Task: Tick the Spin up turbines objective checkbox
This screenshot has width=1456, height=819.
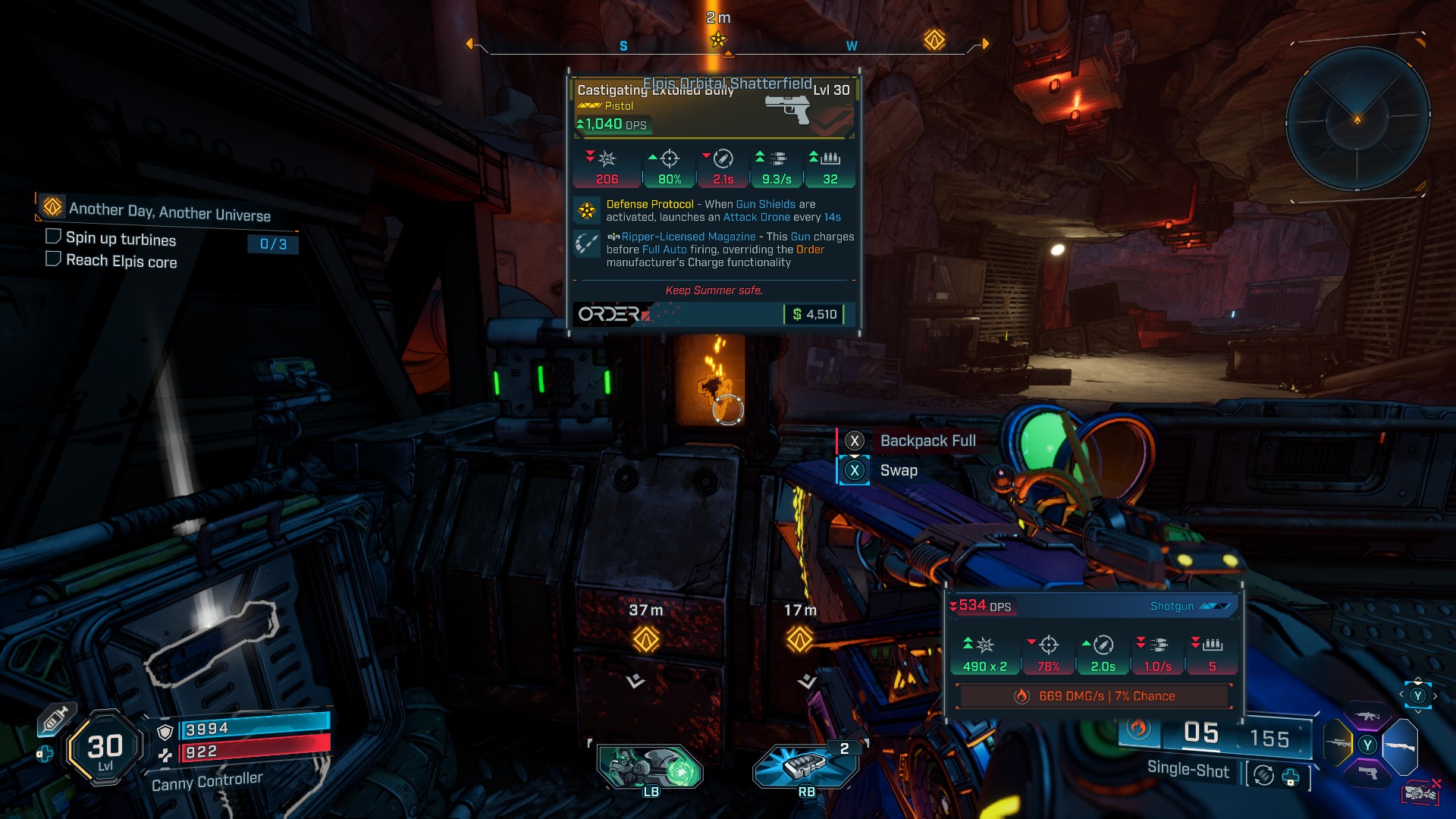Action: [x=53, y=237]
